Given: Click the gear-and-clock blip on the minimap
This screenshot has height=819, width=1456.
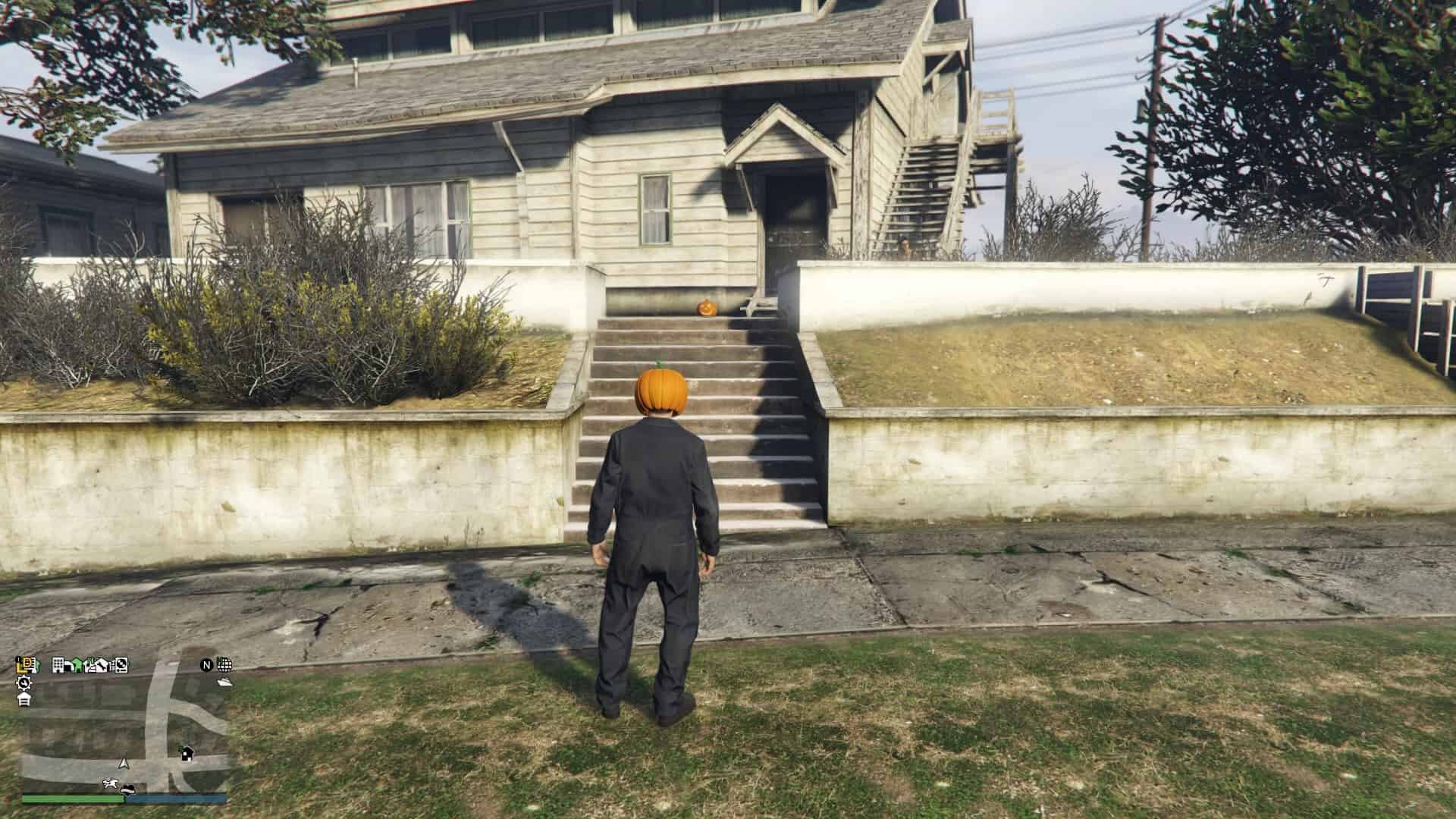Looking at the screenshot, I should point(24,684).
